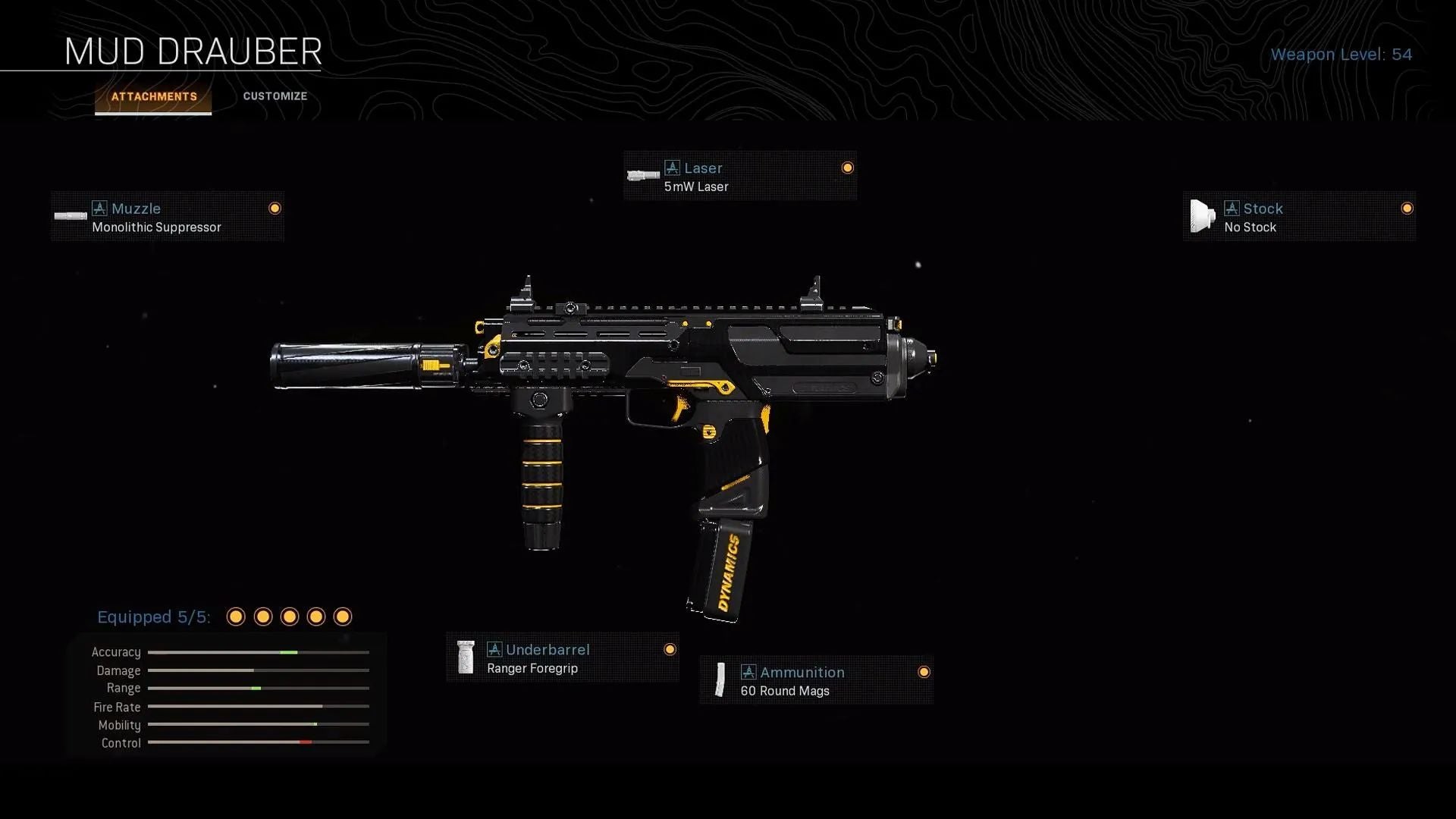This screenshot has width=1456, height=819.
Task: Switch to the Customize tab
Action: 275,96
